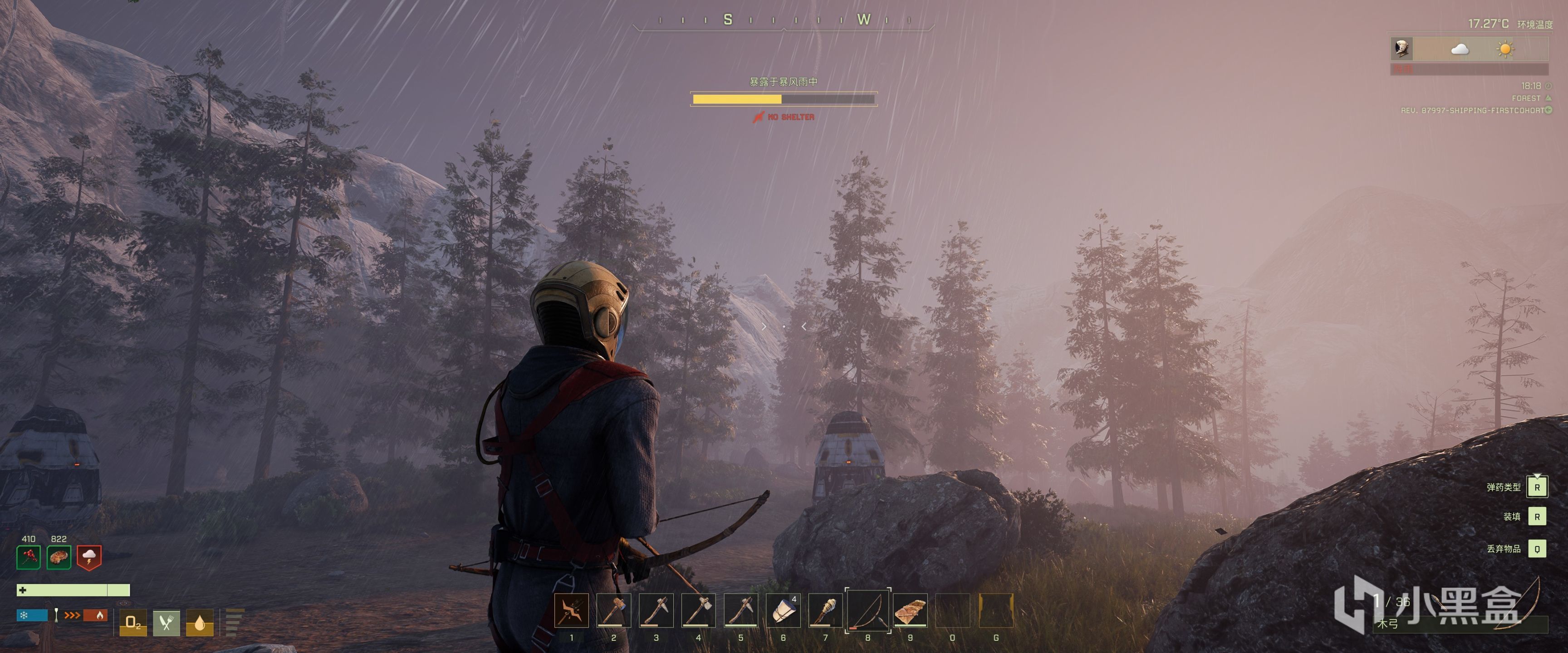
Task: Select the wooden bow hotbar slot
Action: point(868,610)
